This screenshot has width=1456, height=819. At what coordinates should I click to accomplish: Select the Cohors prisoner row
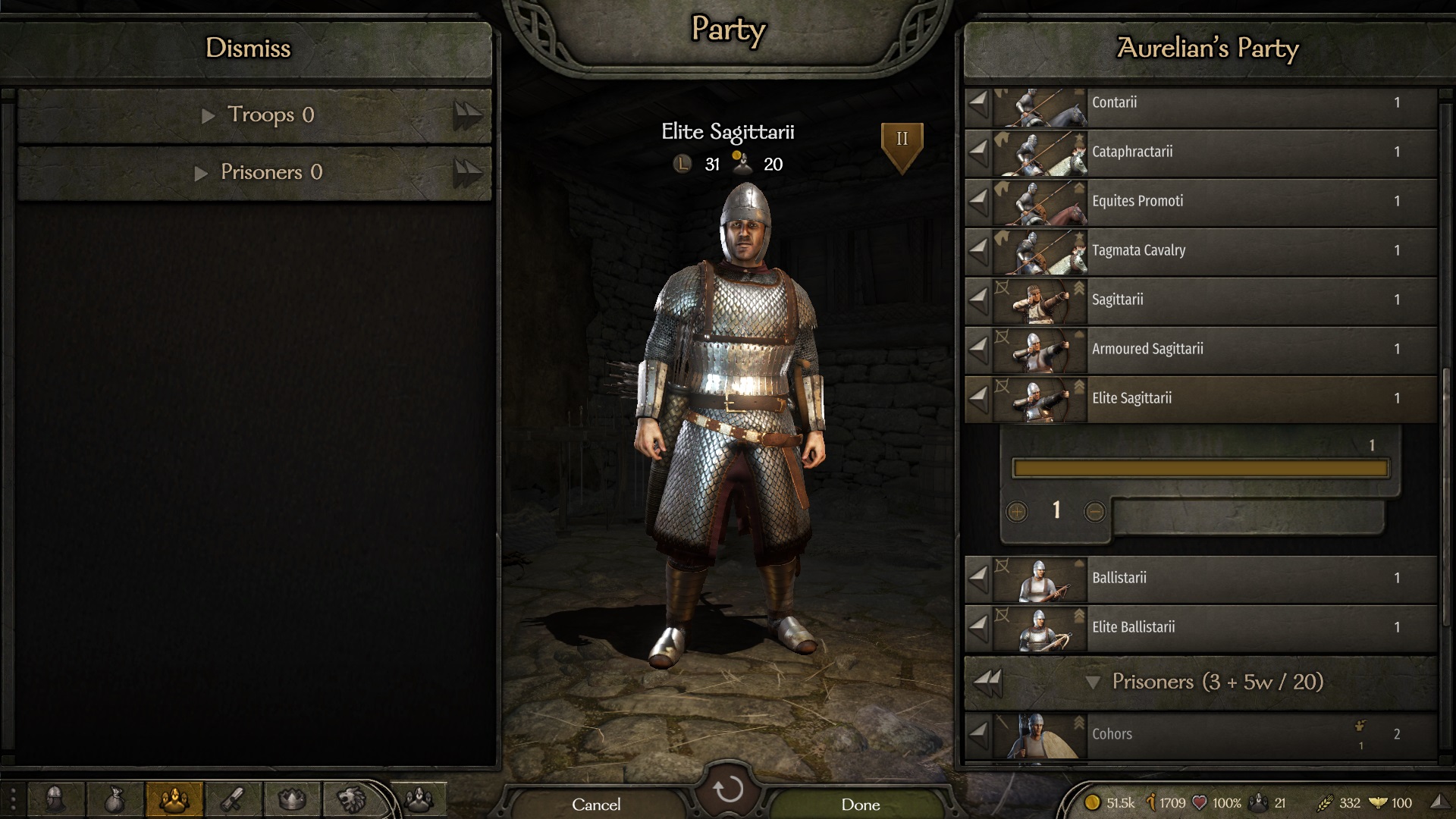tap(1244, 734)
